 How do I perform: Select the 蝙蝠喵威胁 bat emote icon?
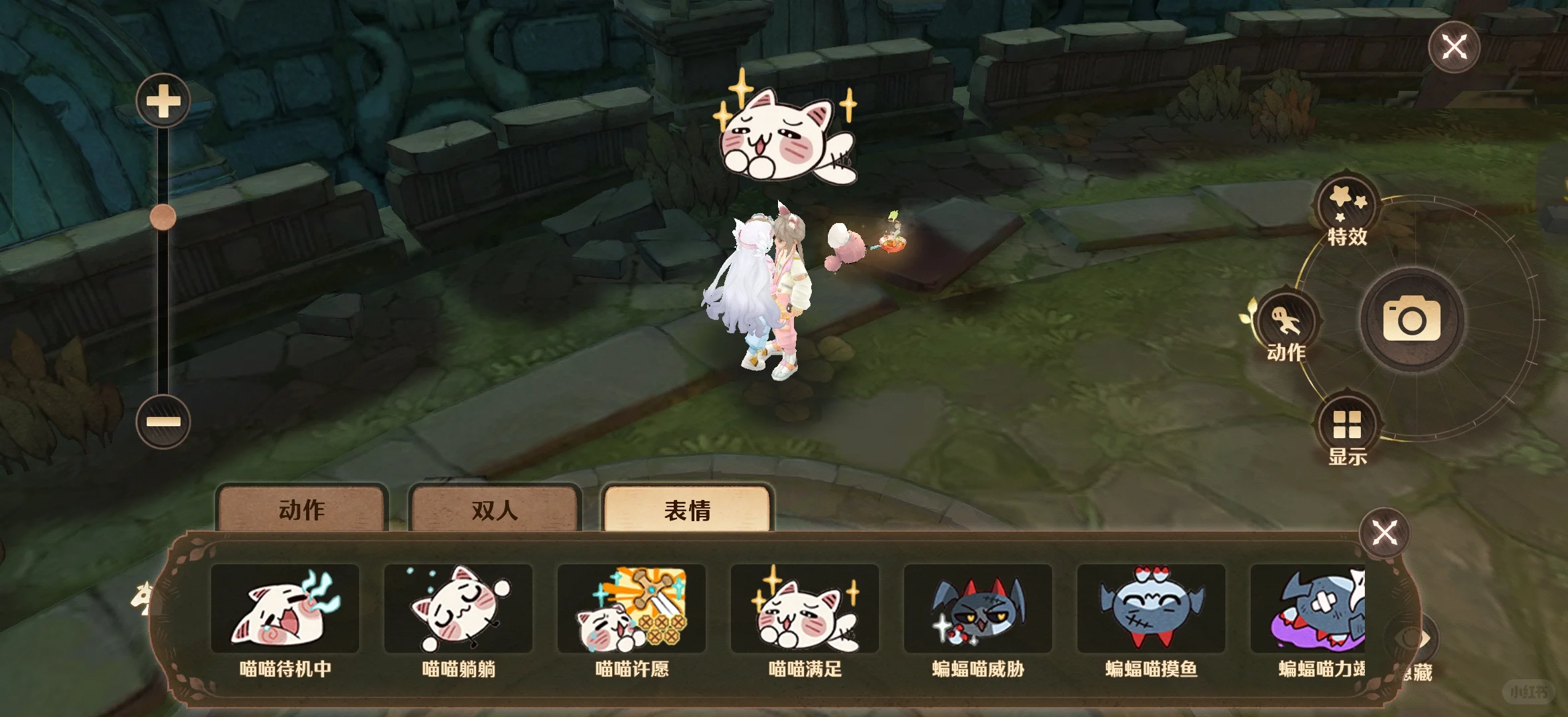click(x=978, y=608)
